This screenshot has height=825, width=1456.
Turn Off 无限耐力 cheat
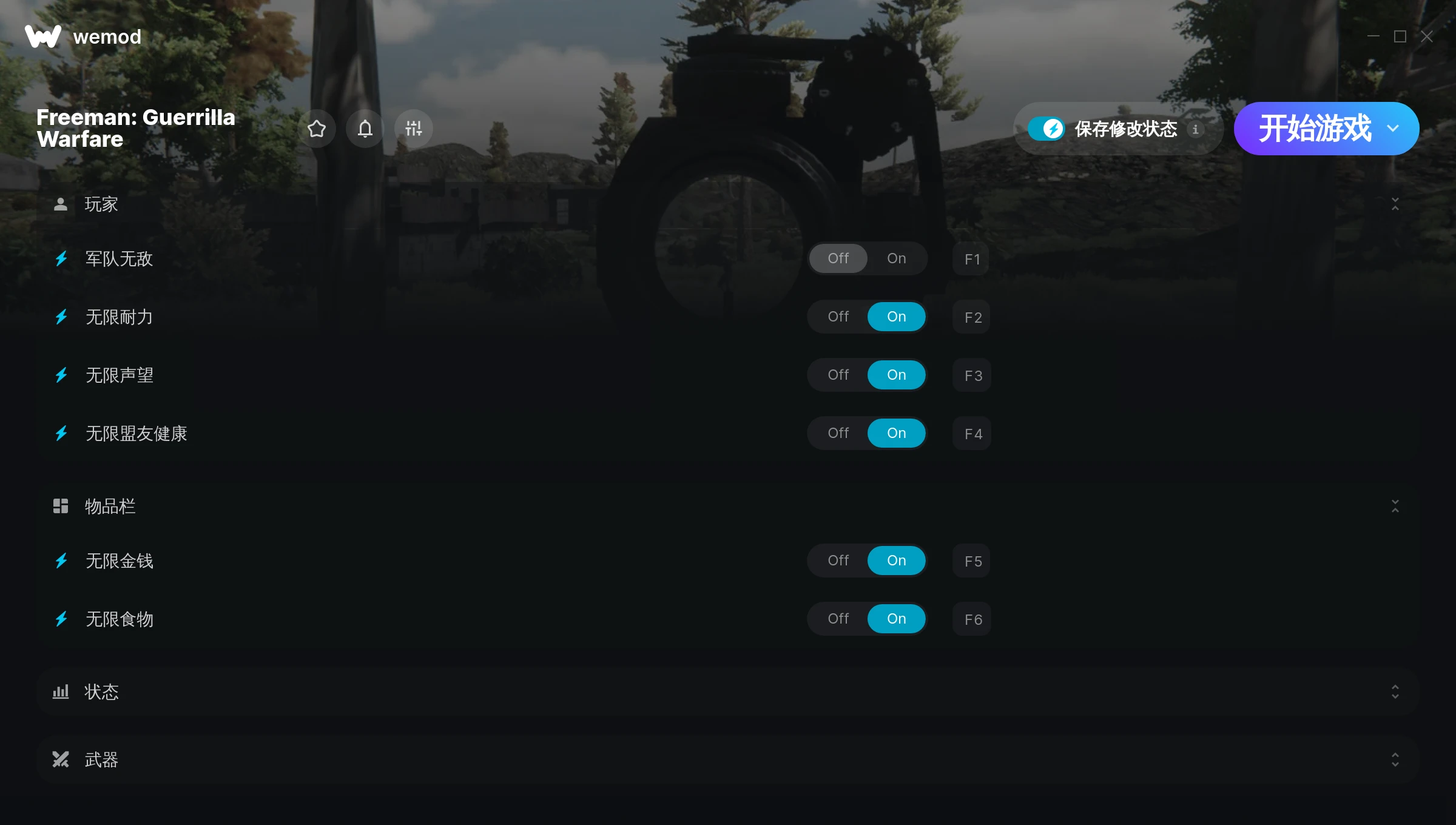pyautogui.click(x=838, y=317)
